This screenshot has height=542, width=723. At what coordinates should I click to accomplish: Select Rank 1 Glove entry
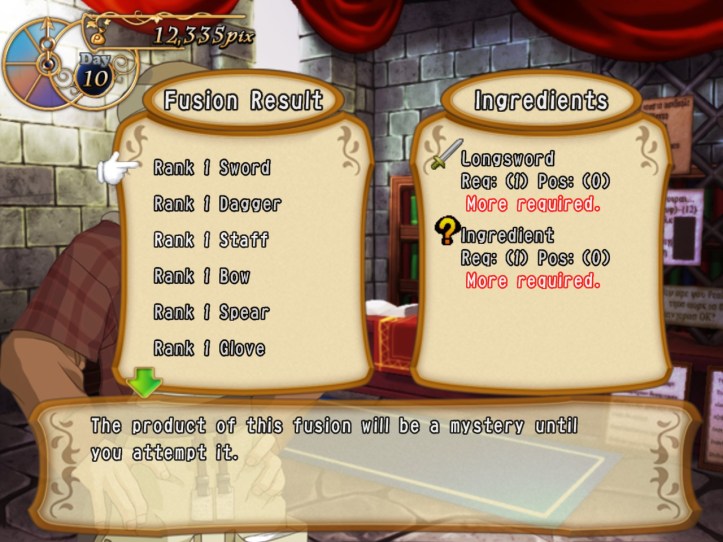pos(209,348)
